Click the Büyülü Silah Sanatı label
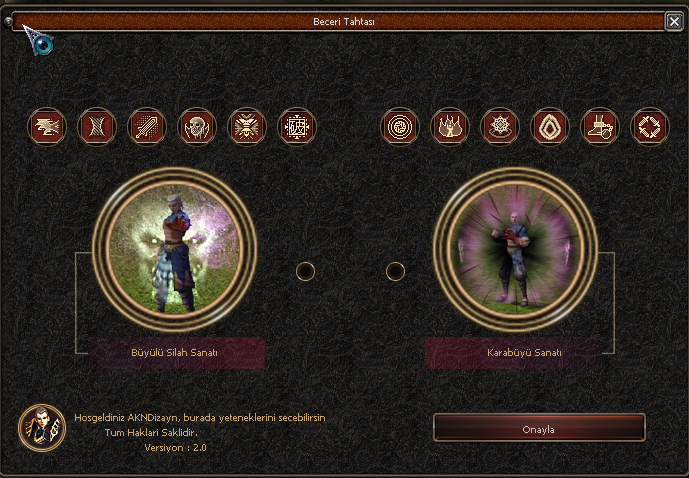This screenshot has width=689, height=478. [x=175, y=353]
